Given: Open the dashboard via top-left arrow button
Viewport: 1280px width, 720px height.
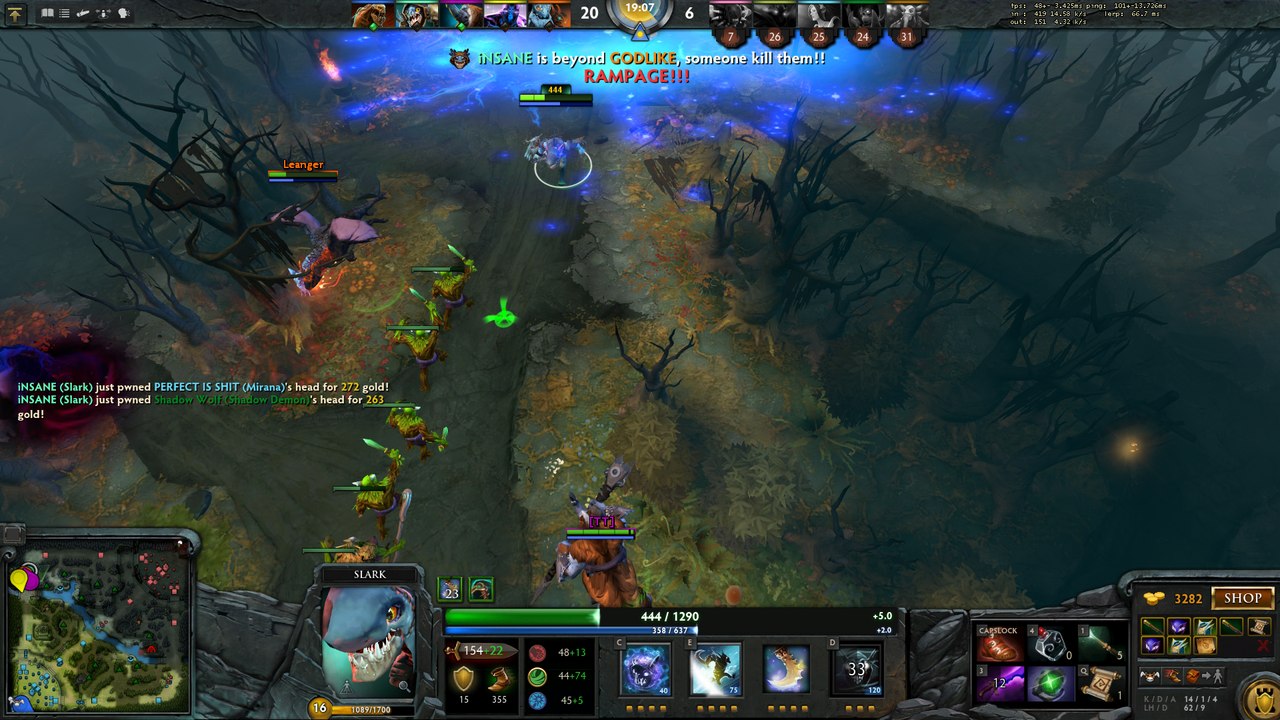Looking at the screenshot, I should coord(15,14).
